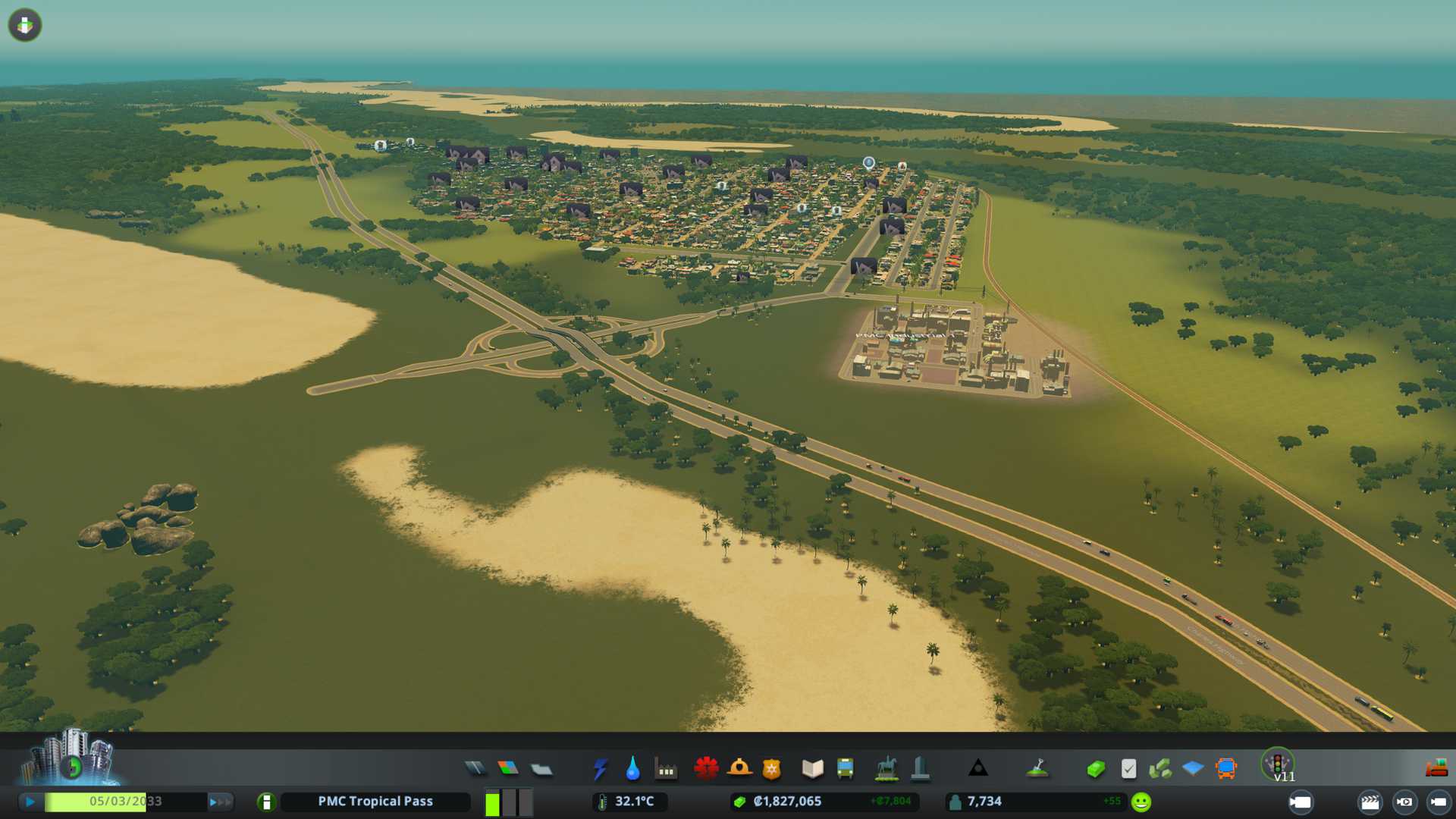Open the Water and Sewage menu
The height and width of the screenshot is (819, 1456).
(632, 769)
